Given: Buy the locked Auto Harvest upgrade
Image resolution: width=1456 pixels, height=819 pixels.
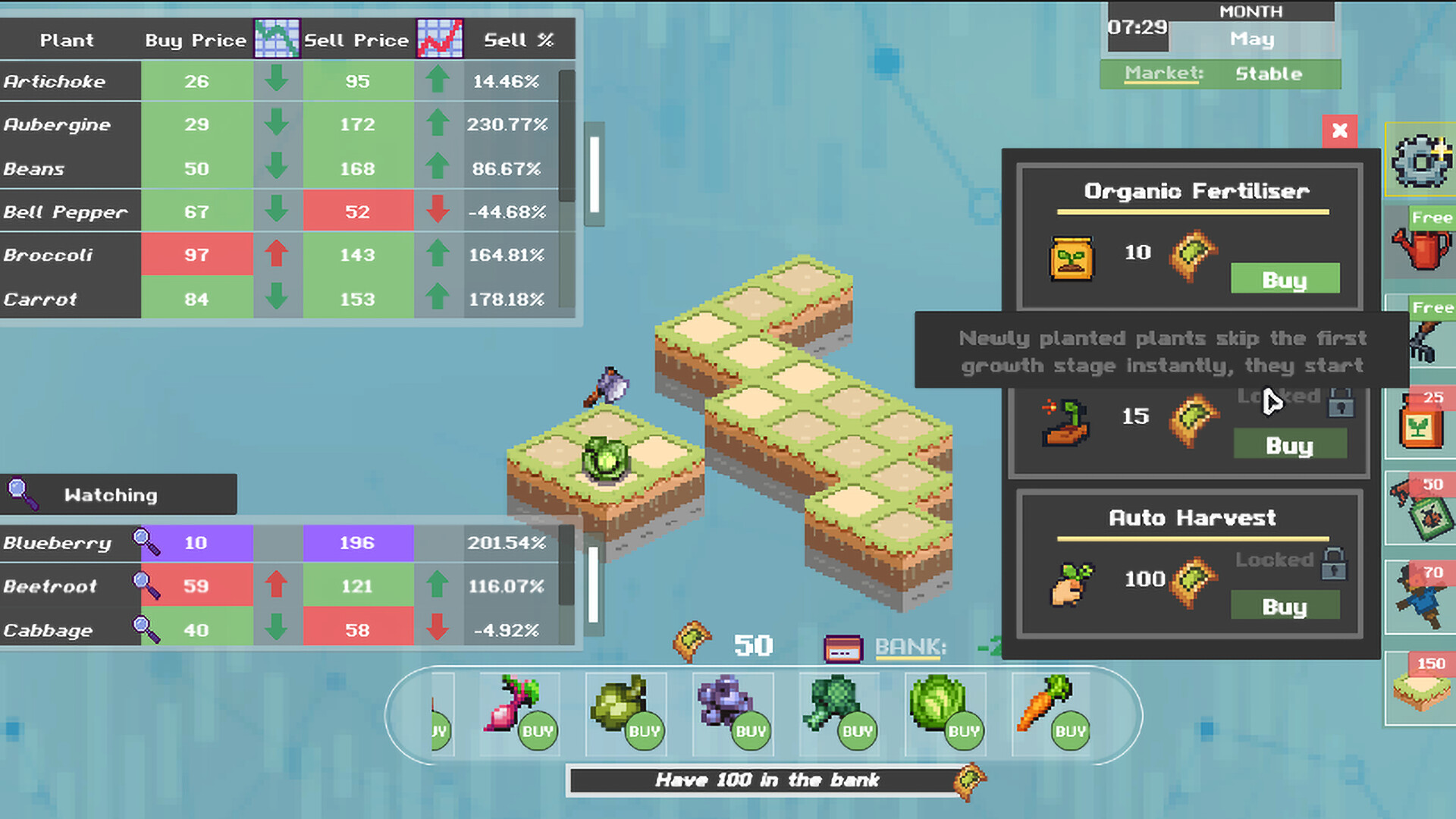Looking at the screenshot, I should [x=1285, y=606].
